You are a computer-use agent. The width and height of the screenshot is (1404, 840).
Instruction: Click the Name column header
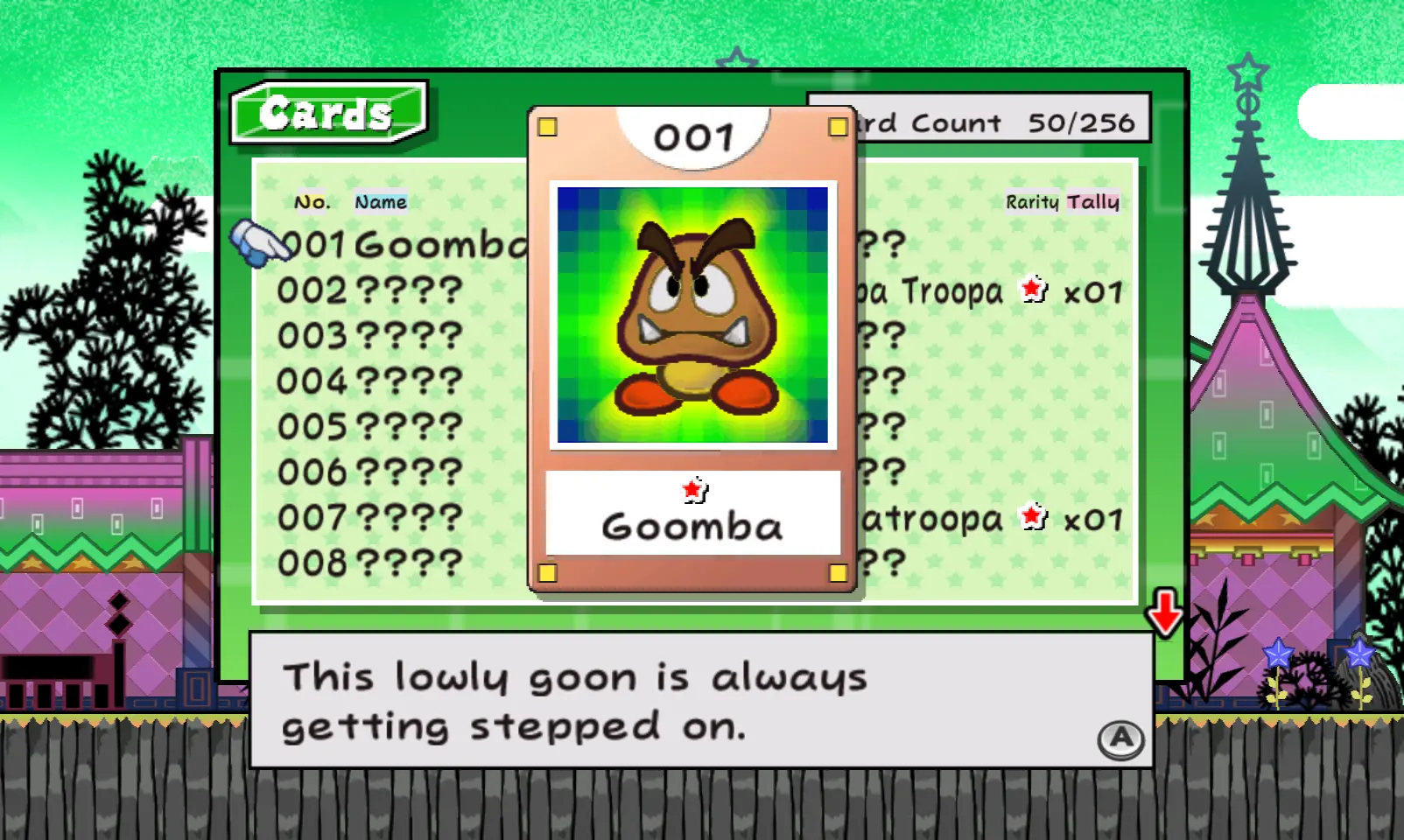[381, 202]
